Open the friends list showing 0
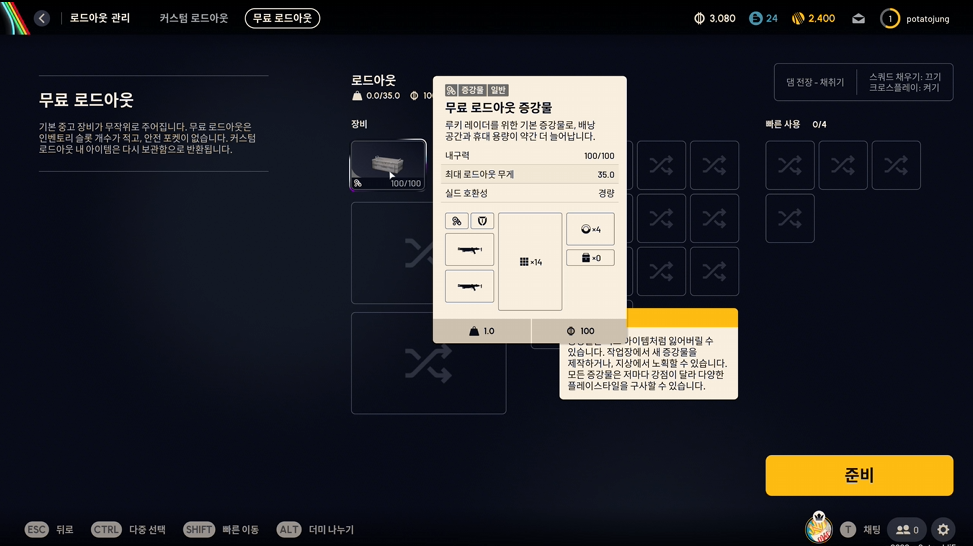The height and width of the screenshot is (546, 973). (x=907, y=530)
